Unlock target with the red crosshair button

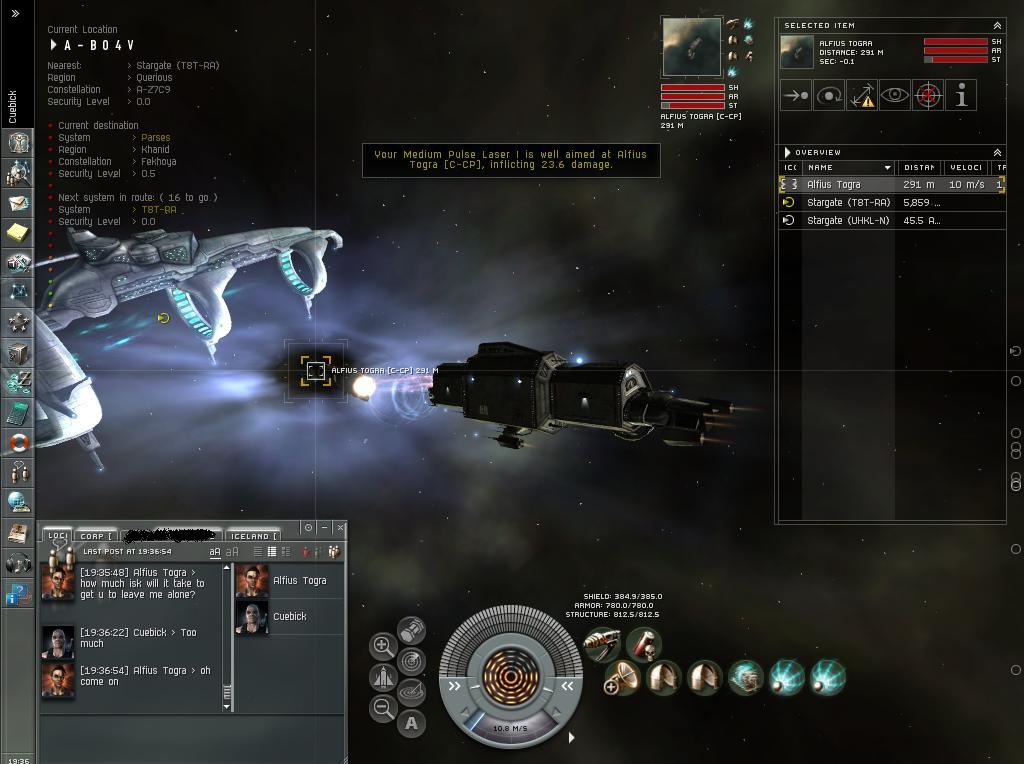pos(928,96)
